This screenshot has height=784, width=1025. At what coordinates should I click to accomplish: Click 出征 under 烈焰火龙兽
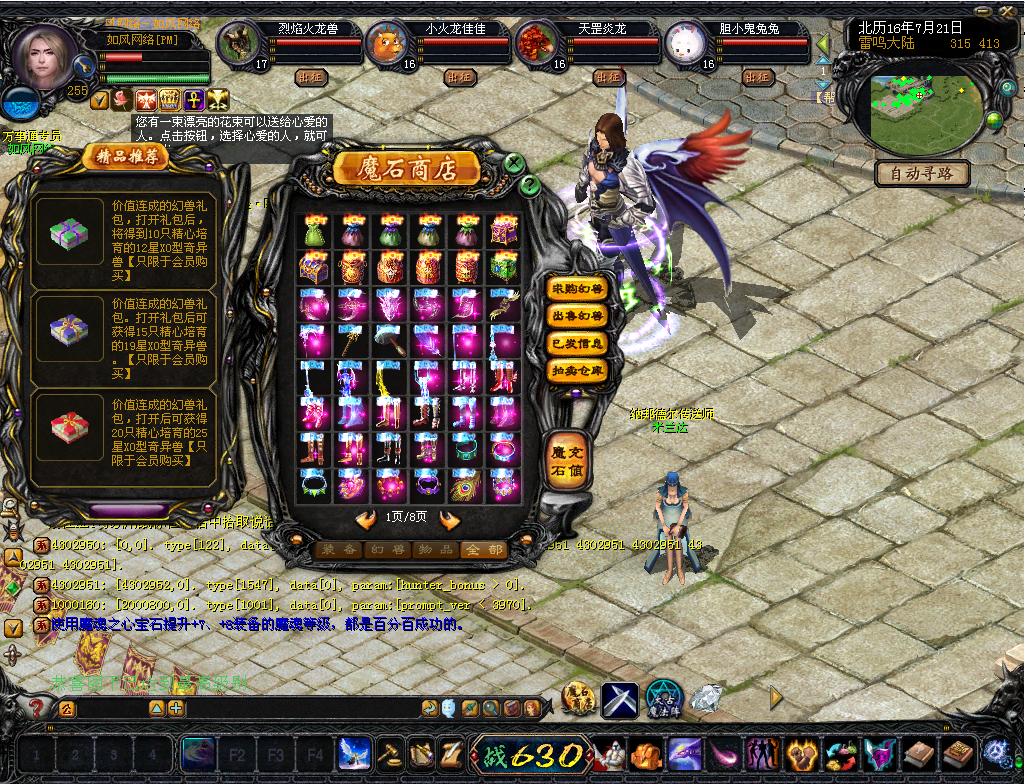click(310, 76)
